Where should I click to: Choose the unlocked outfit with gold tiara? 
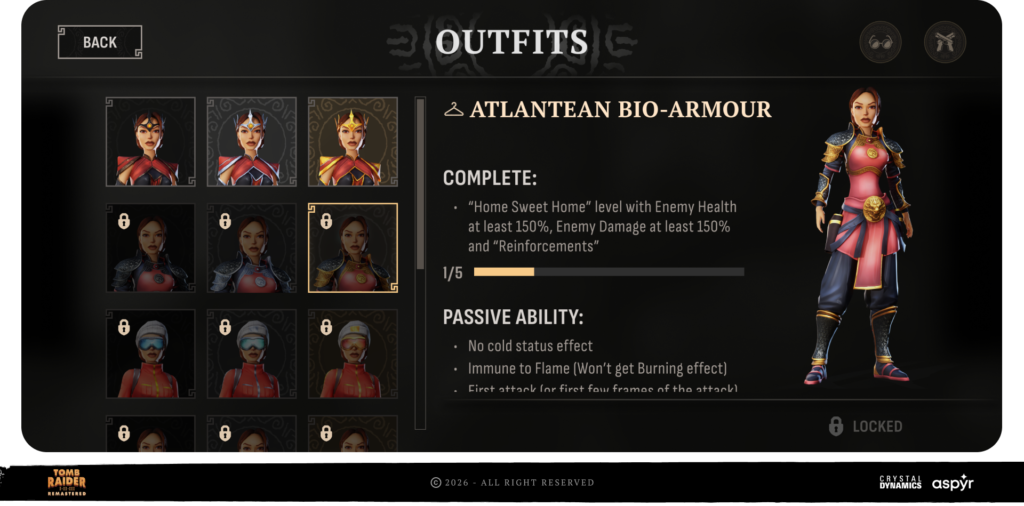(352, 141)
